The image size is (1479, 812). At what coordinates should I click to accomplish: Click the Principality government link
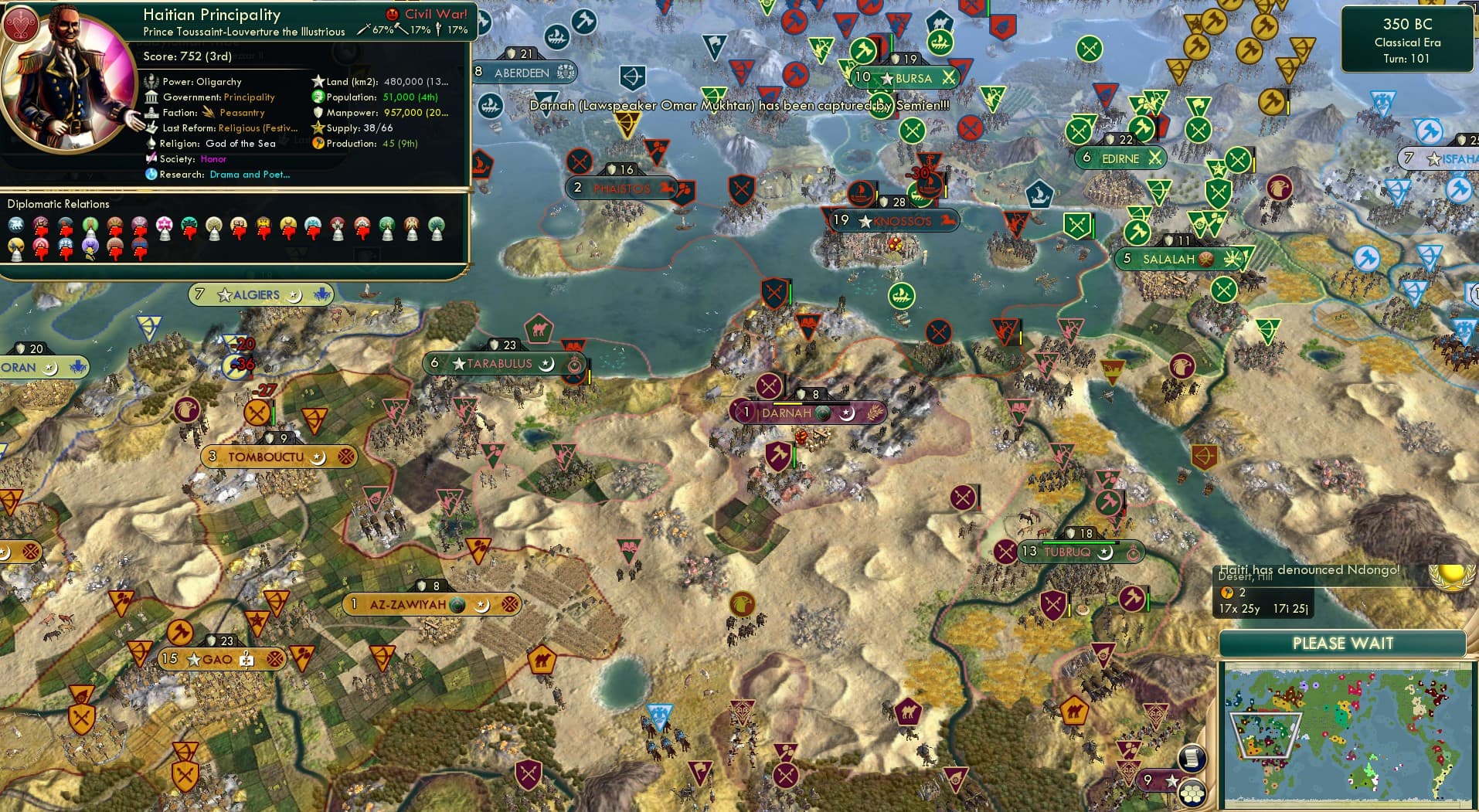pyautogui.click(x=249, y=97)
